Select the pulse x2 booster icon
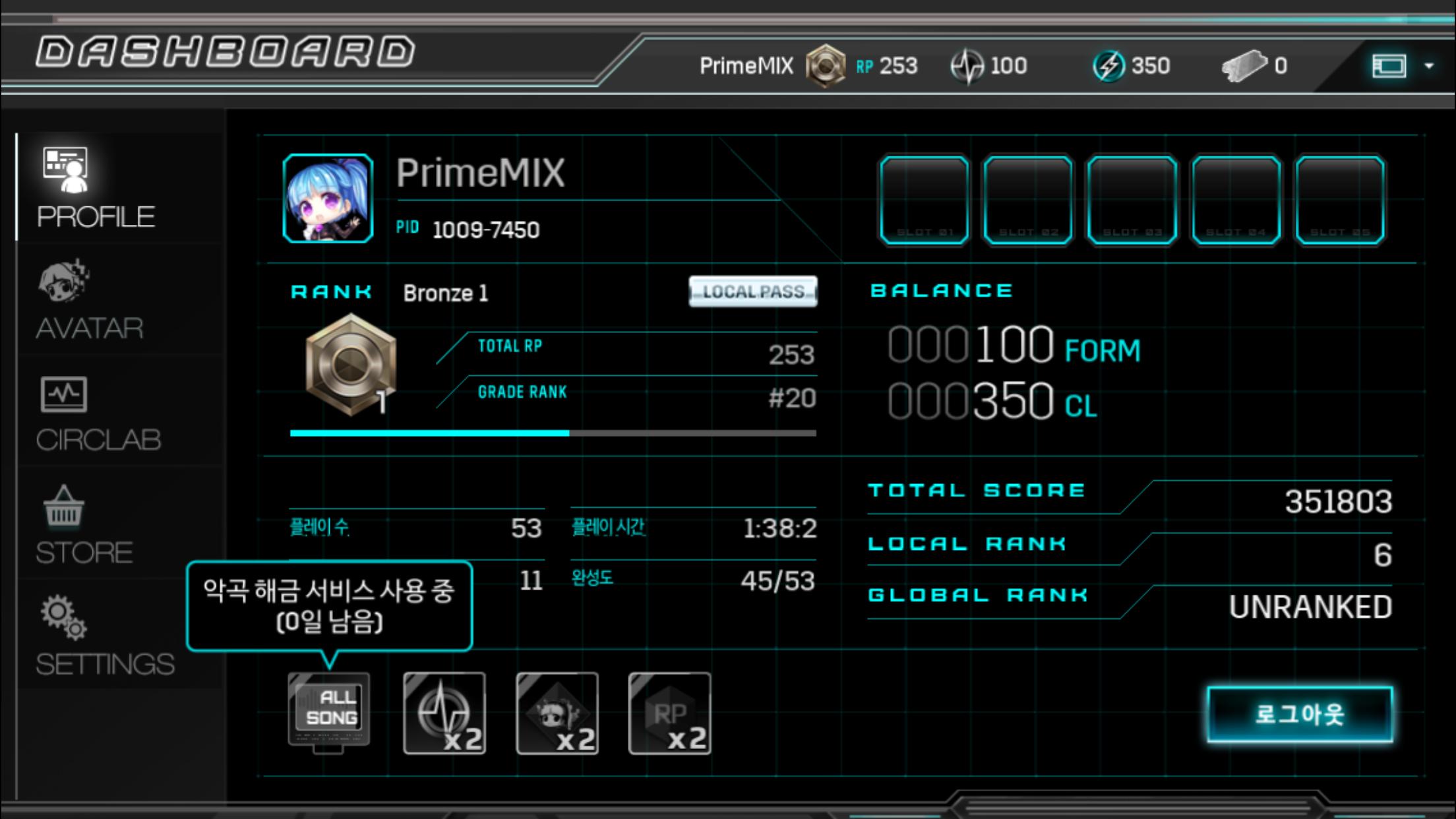The width and height of the screenshot is (1456, 819). (444, 713)
